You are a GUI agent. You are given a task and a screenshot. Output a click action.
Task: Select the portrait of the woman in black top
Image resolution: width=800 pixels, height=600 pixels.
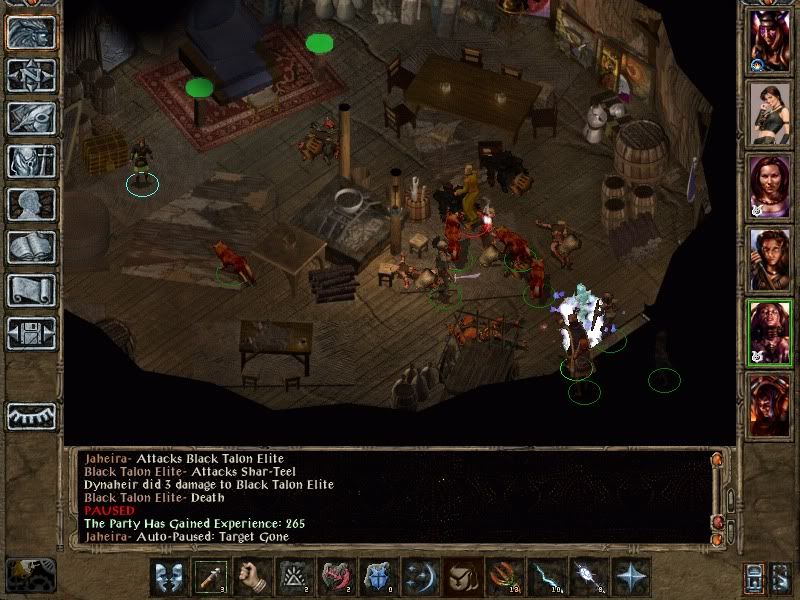coord(771,114)
